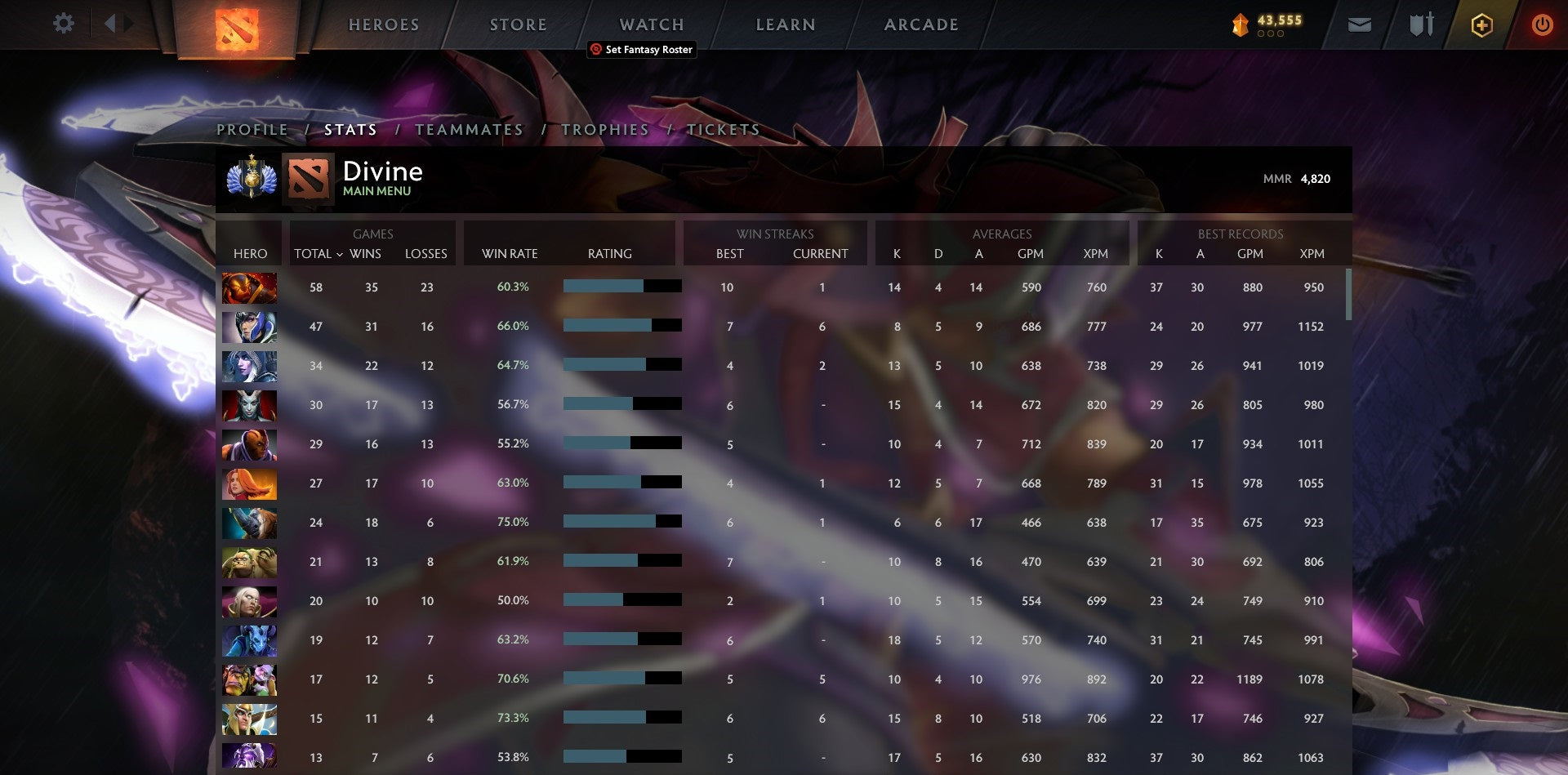Image resolution: width=1568 pixels, height=775 pixels.
Task: Go to the ARCADE menu
Action: pyautogui.click(x=921, y=24)
